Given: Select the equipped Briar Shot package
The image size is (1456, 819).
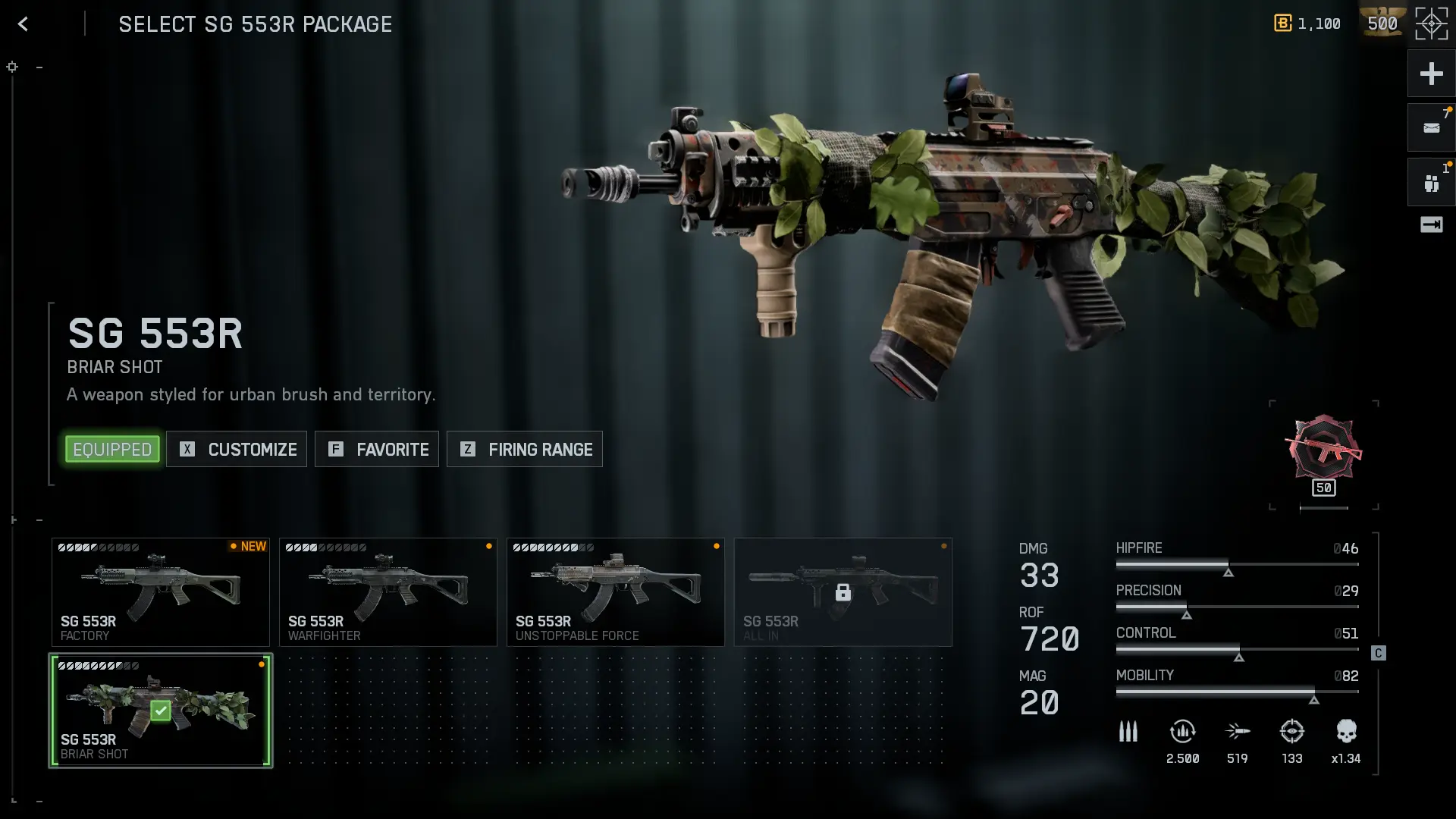Looking at the screenshot, I should point(161,711).
